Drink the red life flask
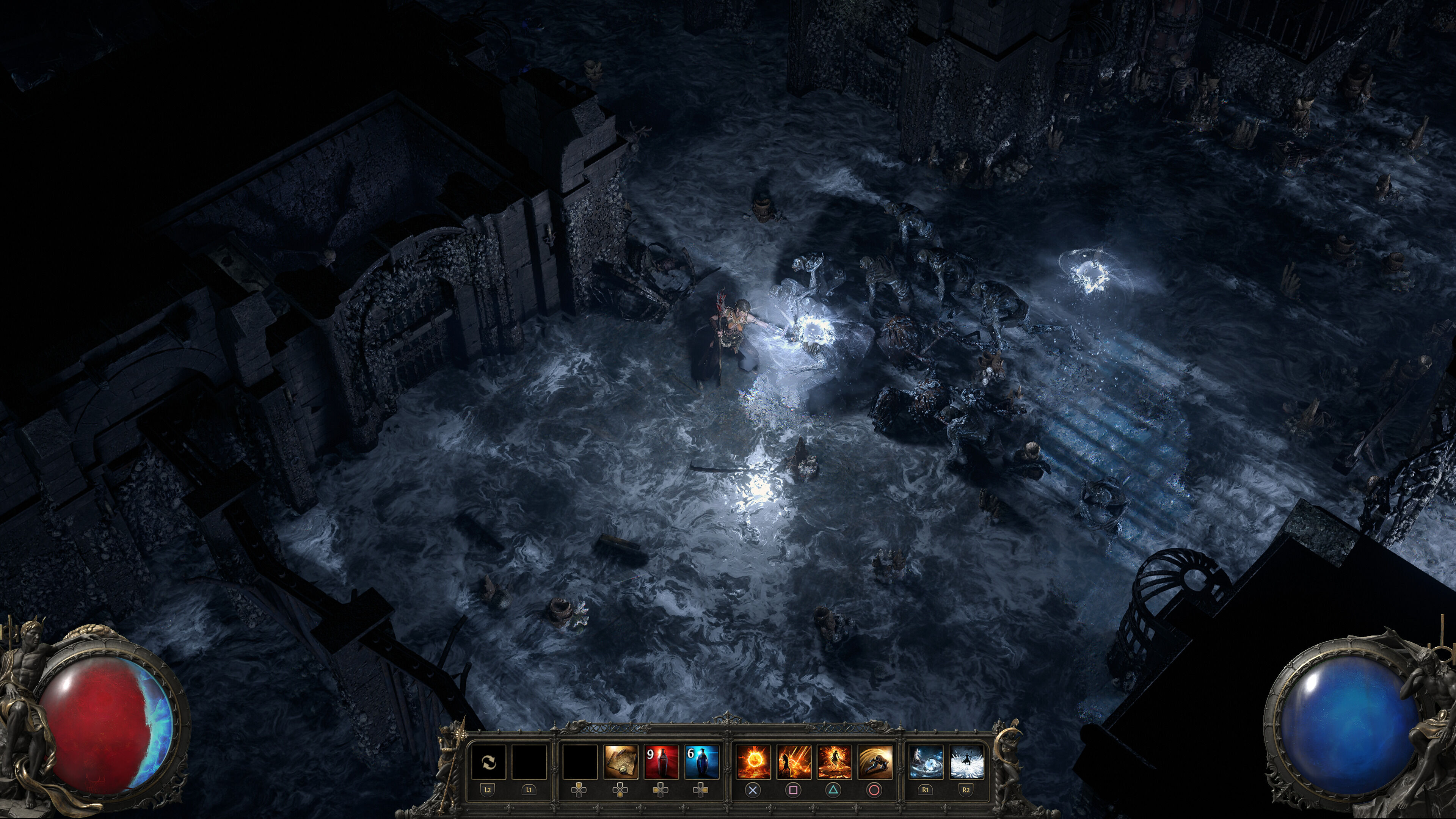 point(661,763)
